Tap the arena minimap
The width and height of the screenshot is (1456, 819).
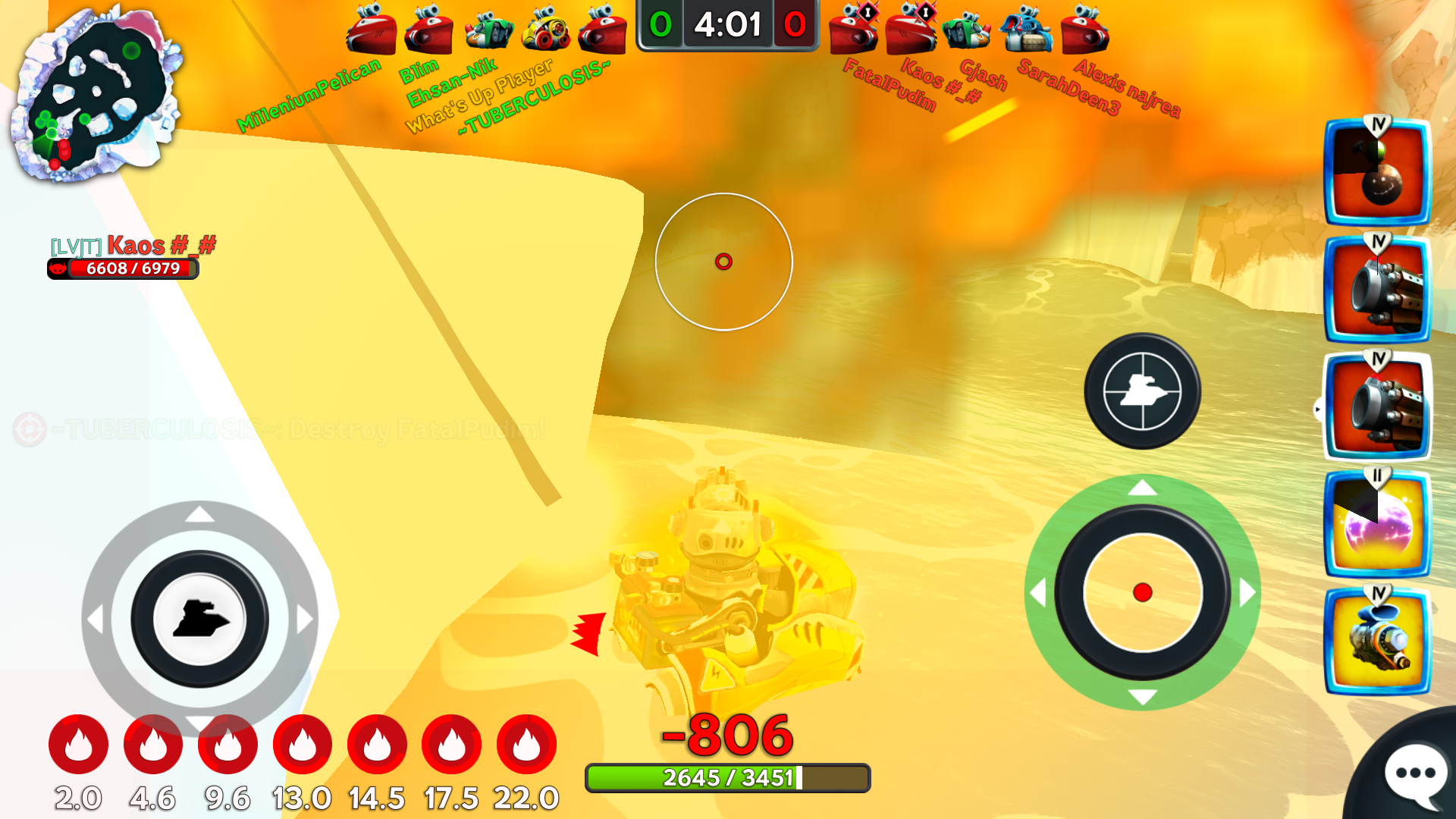[96, 94]
